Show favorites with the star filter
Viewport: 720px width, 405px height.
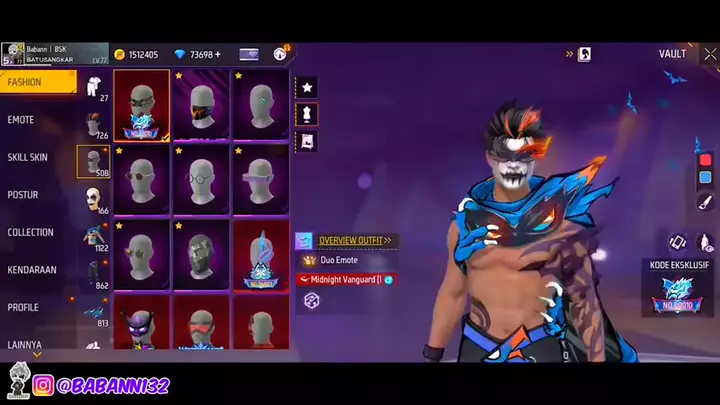tap(307, 88)
